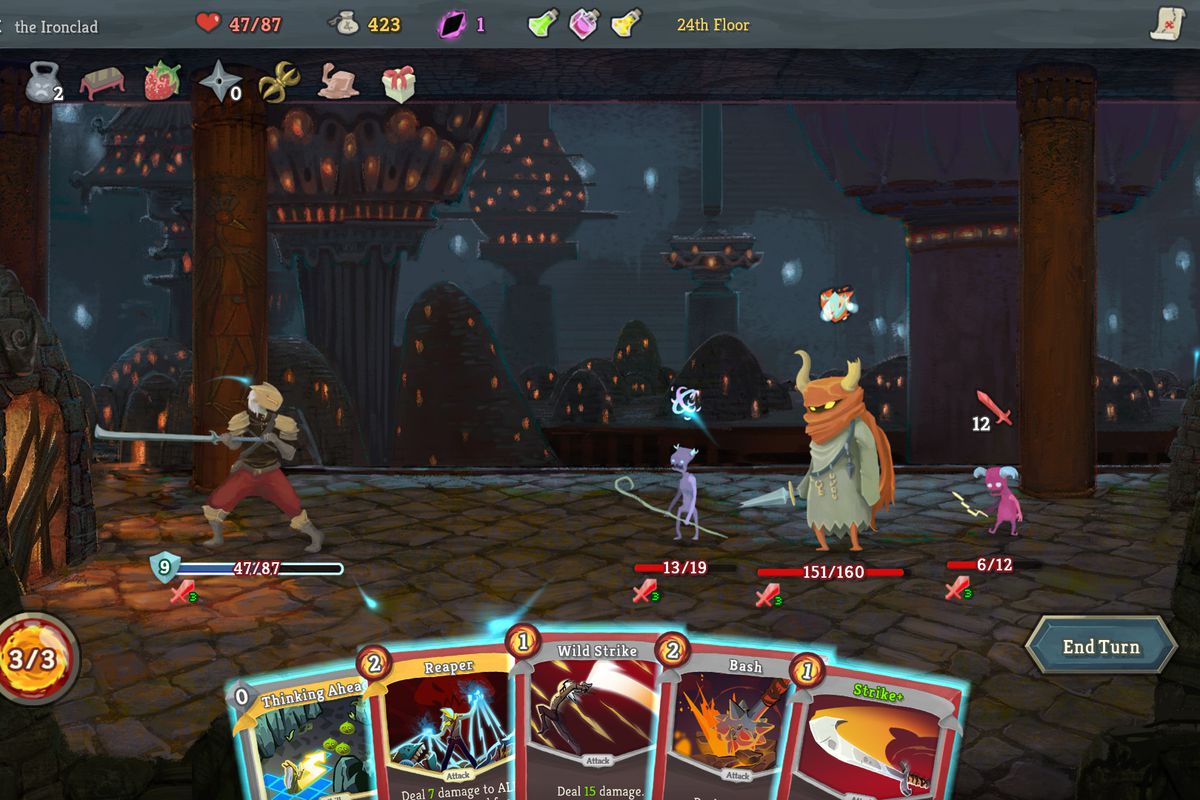Use the green potion
The image size is (1200, 800).
coord(542,23)
